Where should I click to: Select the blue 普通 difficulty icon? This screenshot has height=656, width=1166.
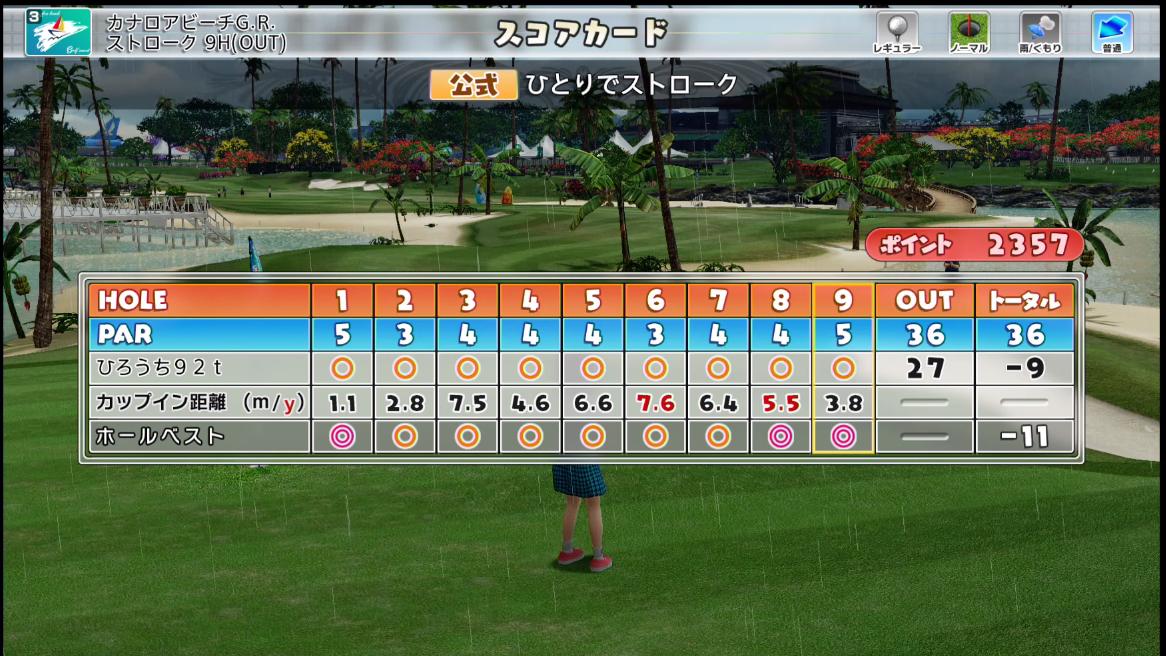tap(1111, 30)
